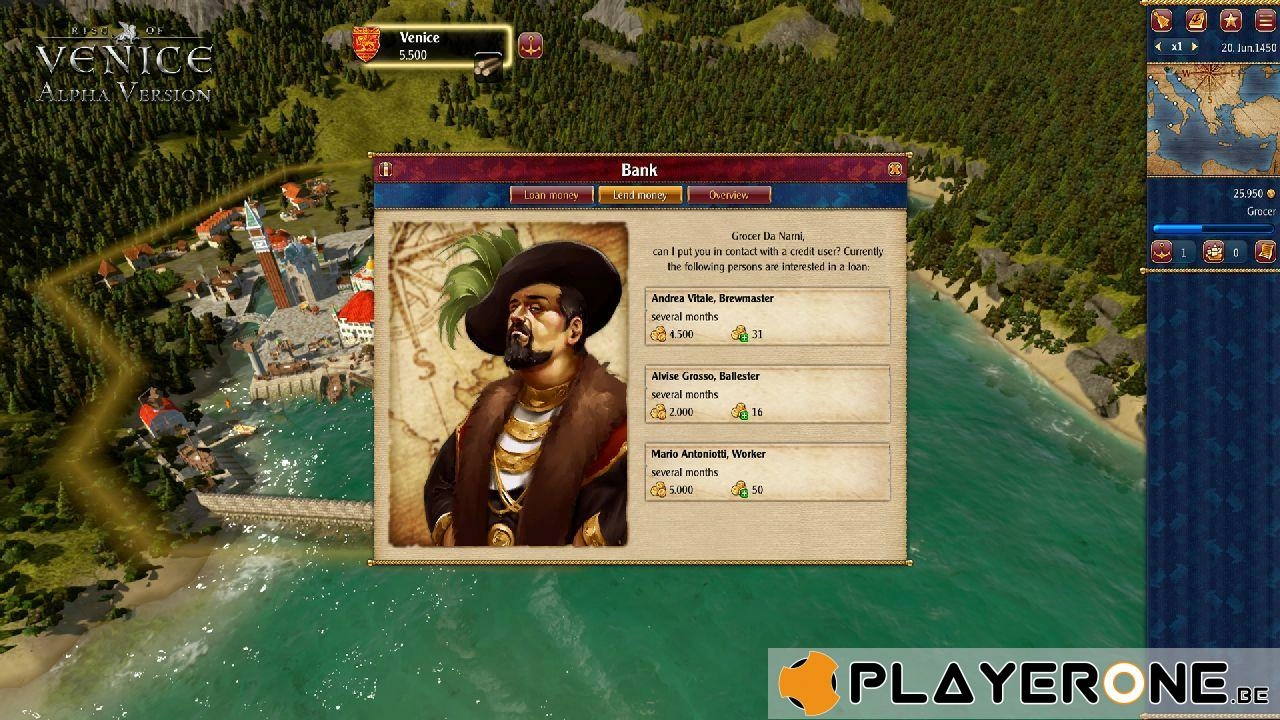Image resolution: width=1280 pixels, height=720 pixels.
Task: Pick Alvise Grosso, Ballester loan request
Action: [x=767, y=394]
